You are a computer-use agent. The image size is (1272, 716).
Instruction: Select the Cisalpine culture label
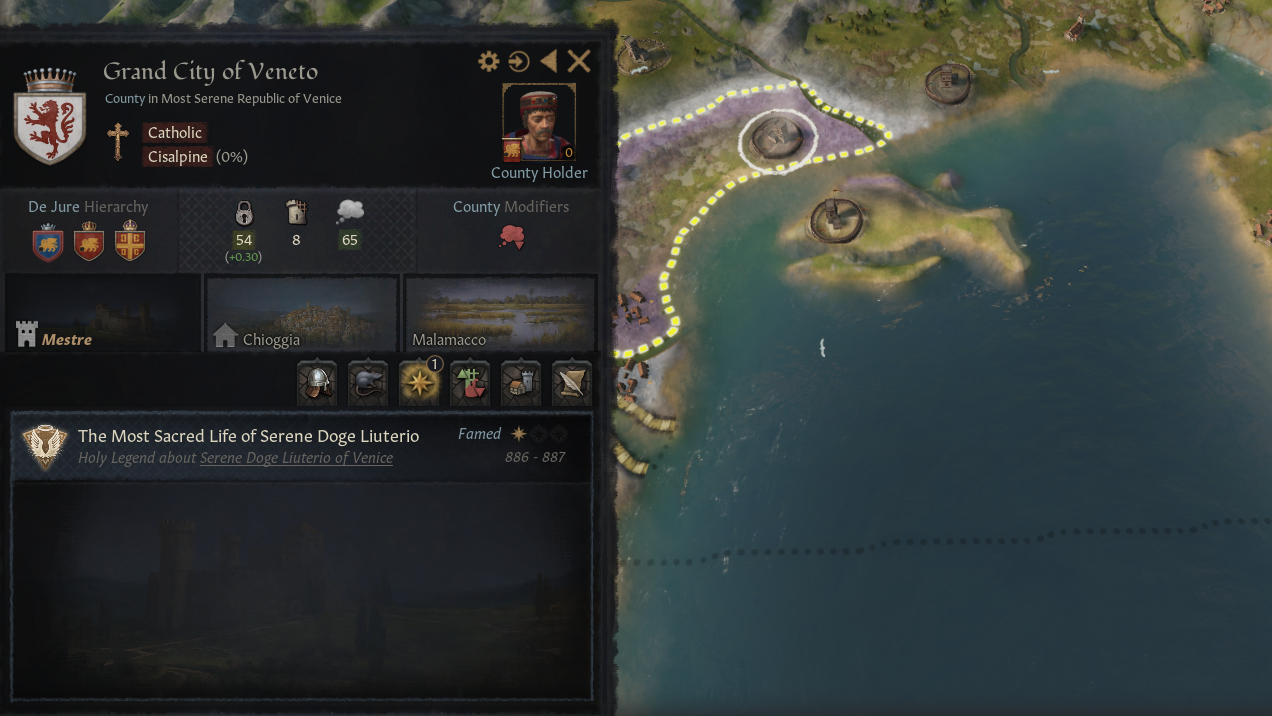click(178, 157)
